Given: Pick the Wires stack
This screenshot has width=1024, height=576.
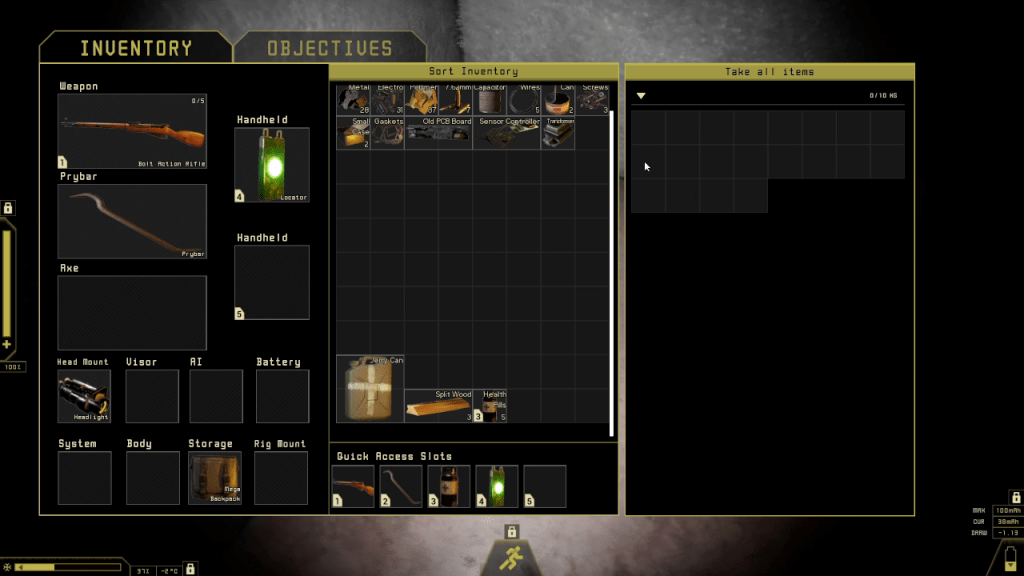Looking at the screenshot, I should [523, 100].
